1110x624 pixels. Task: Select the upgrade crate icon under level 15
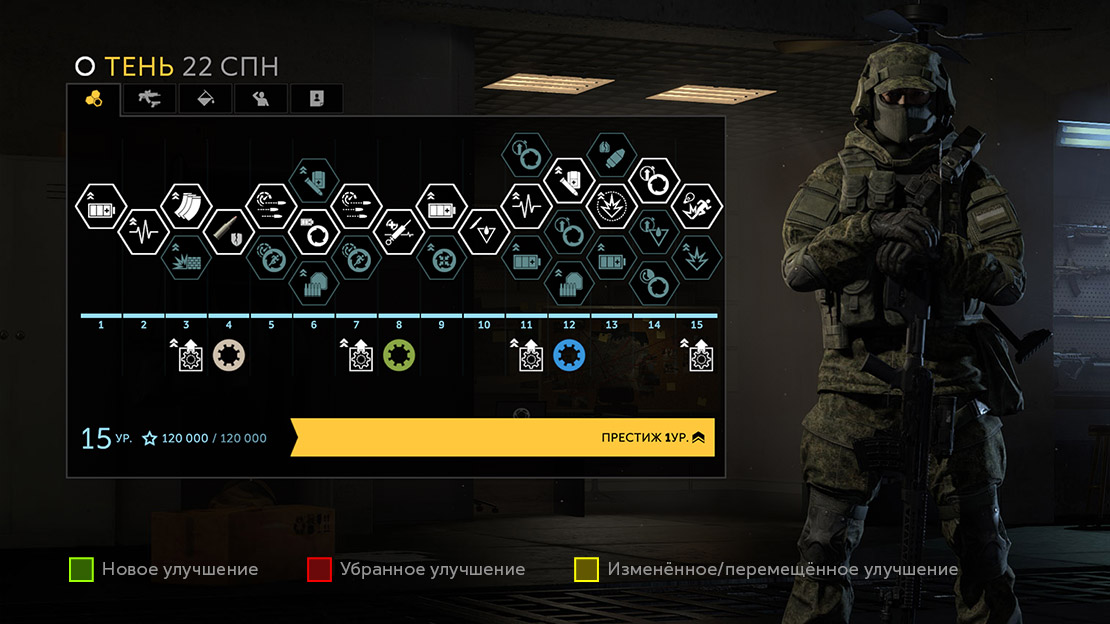tap(697, 355)
